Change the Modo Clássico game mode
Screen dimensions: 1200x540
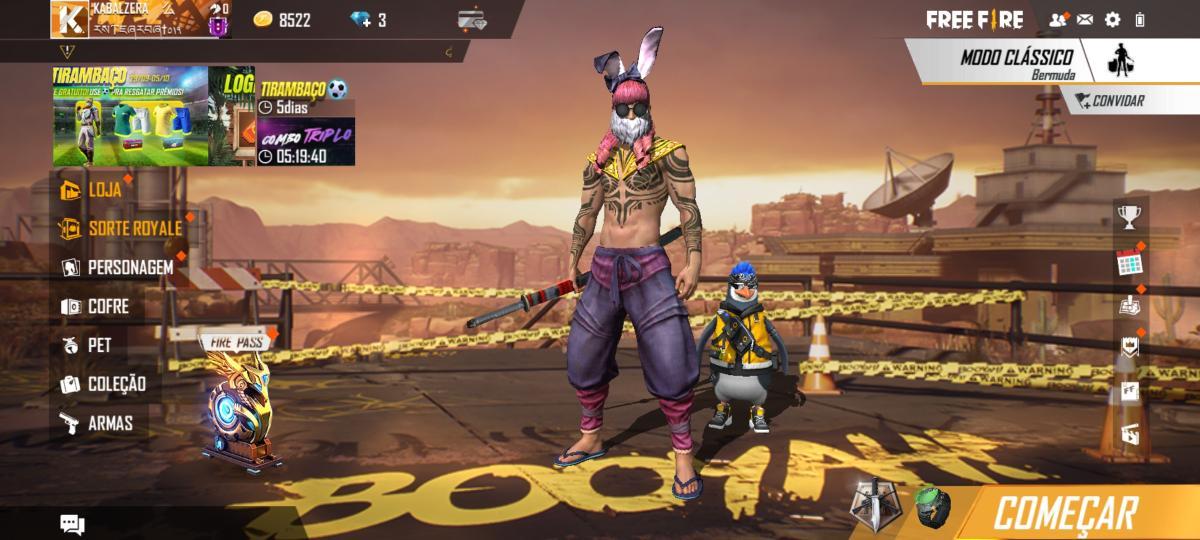(x=1016, y=60)
